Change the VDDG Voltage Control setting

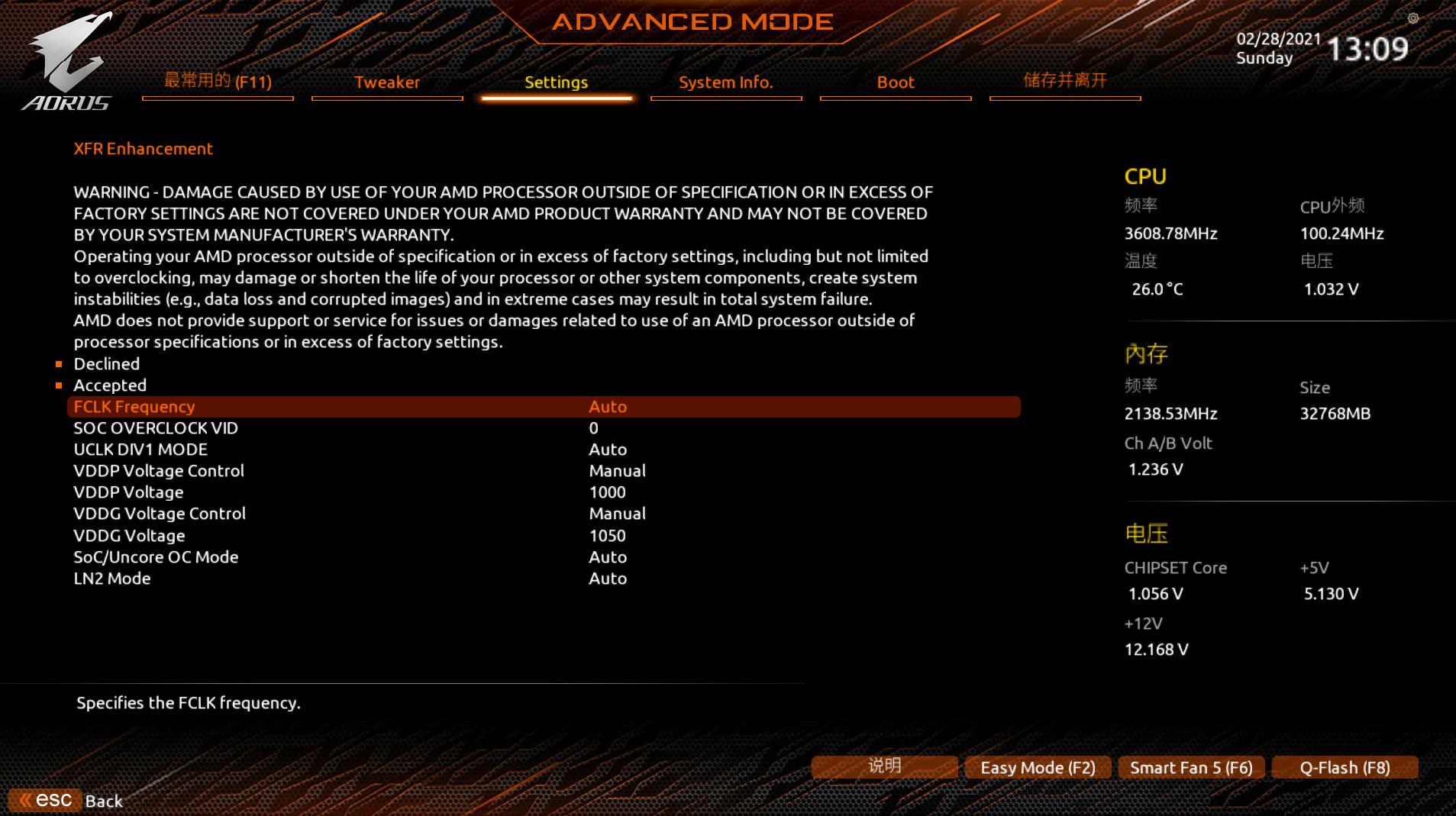coord(616,514)
